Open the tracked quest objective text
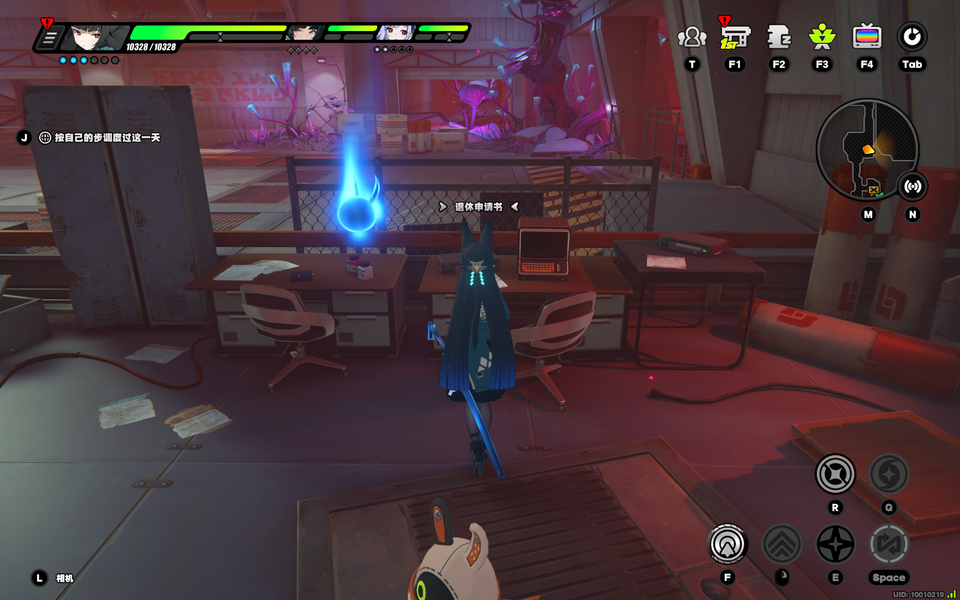The height and width of the screenshot is (600, 960). tap(100, 137)
